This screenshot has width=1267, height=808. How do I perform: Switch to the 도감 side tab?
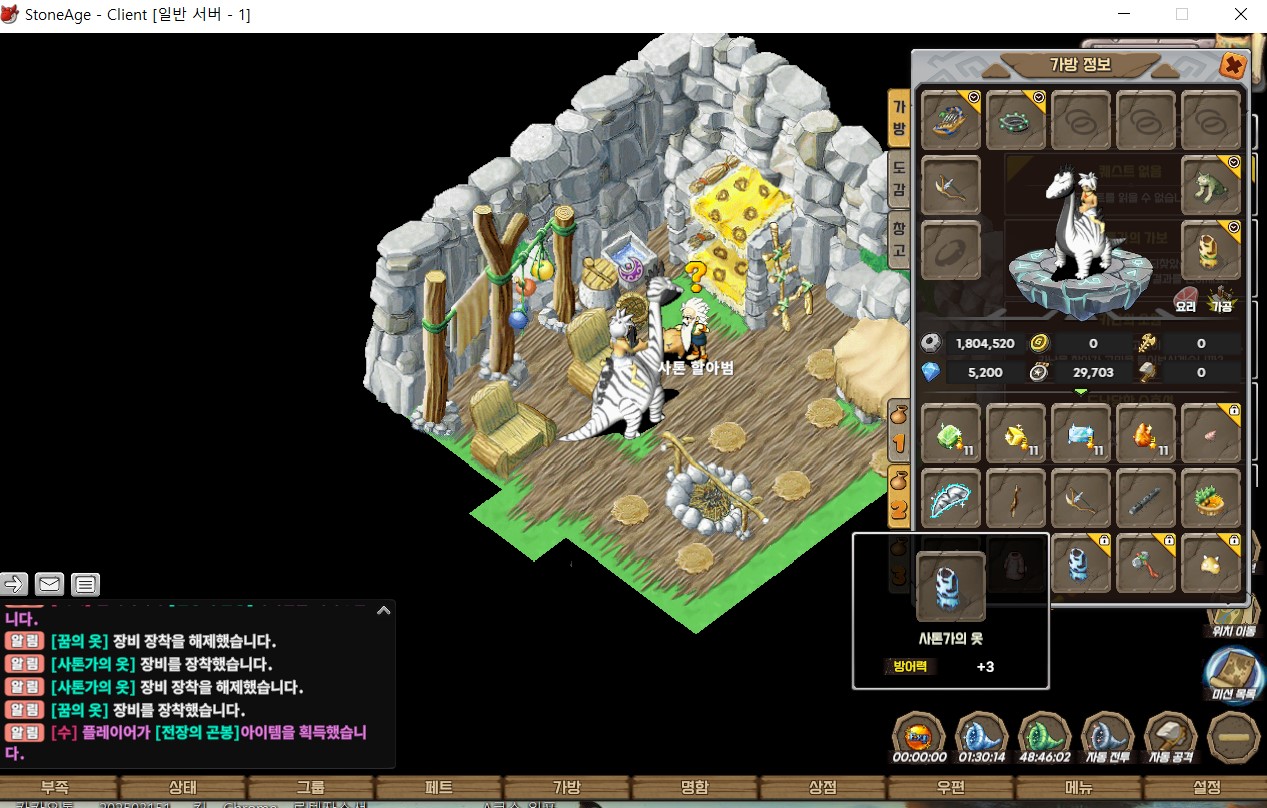click(x=898, y=180)
